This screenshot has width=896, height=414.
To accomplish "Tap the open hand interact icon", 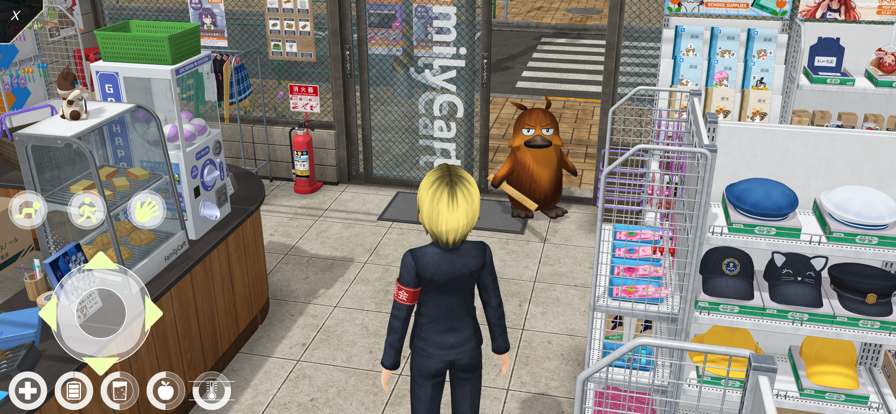I will click(146, 210).
